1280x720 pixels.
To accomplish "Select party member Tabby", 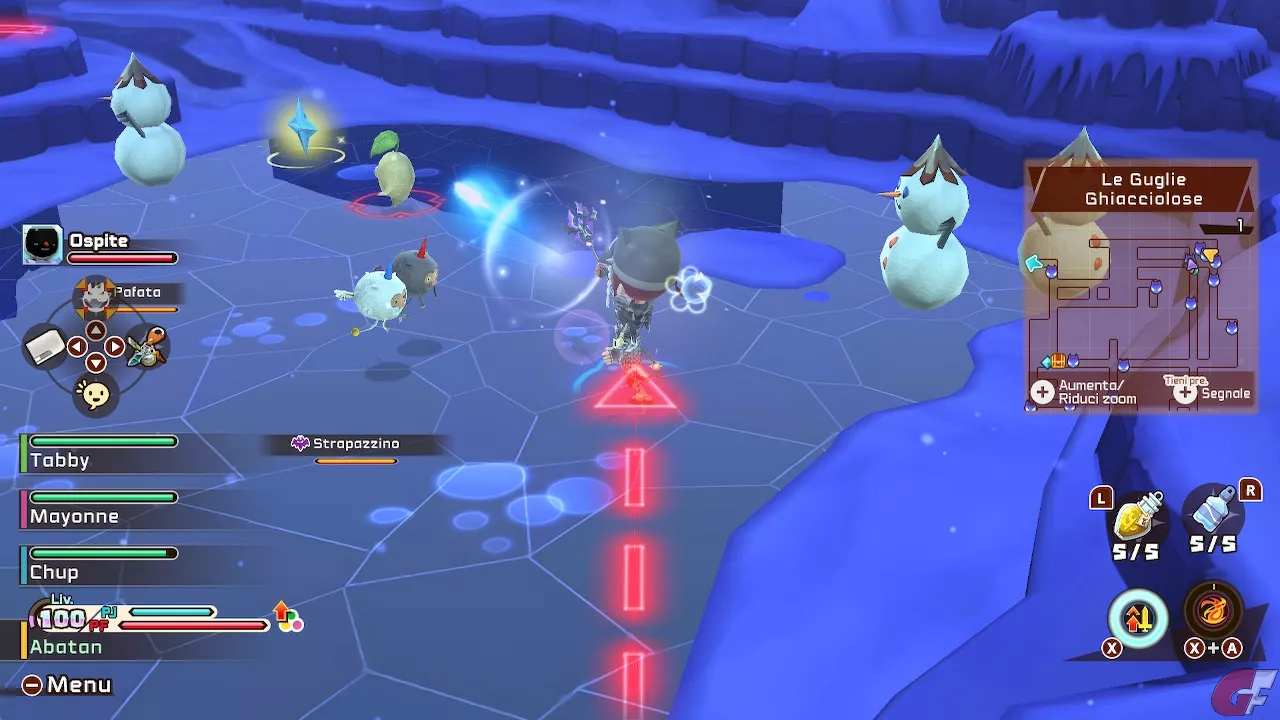I will coord(60,460).
